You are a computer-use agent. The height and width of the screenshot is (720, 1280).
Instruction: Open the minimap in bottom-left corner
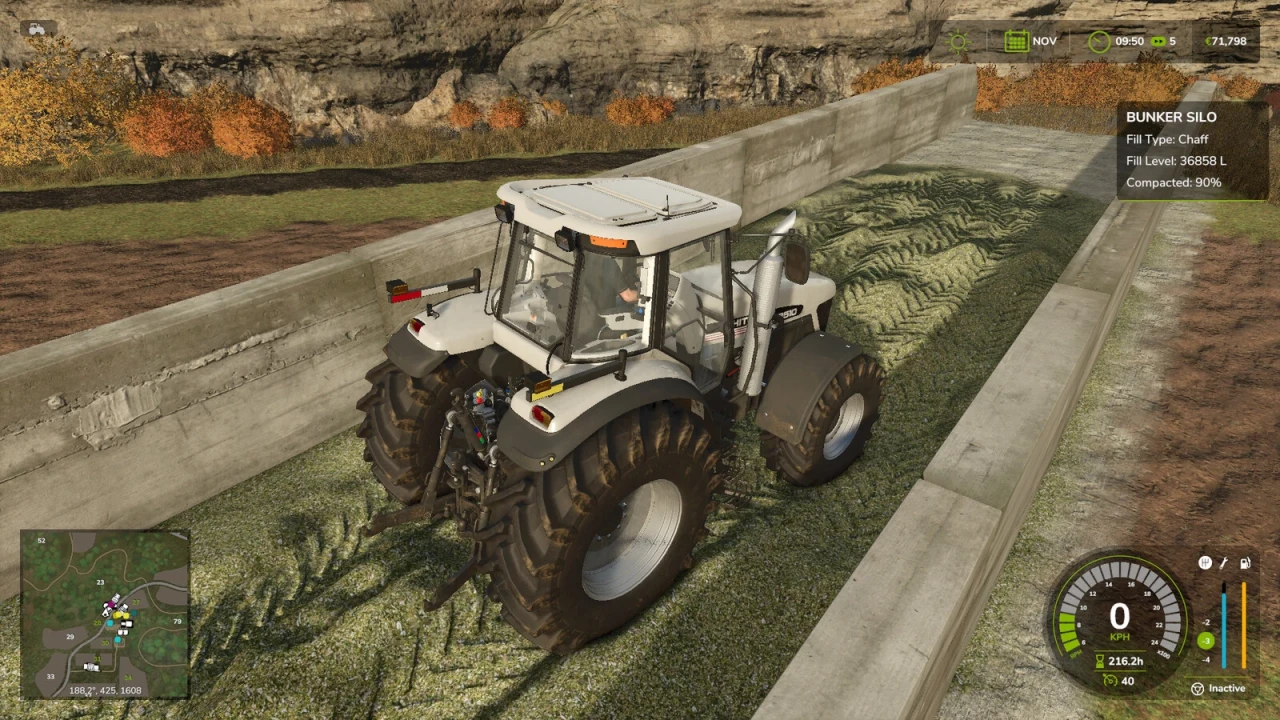pyautogui.click(x=105, y=615)
